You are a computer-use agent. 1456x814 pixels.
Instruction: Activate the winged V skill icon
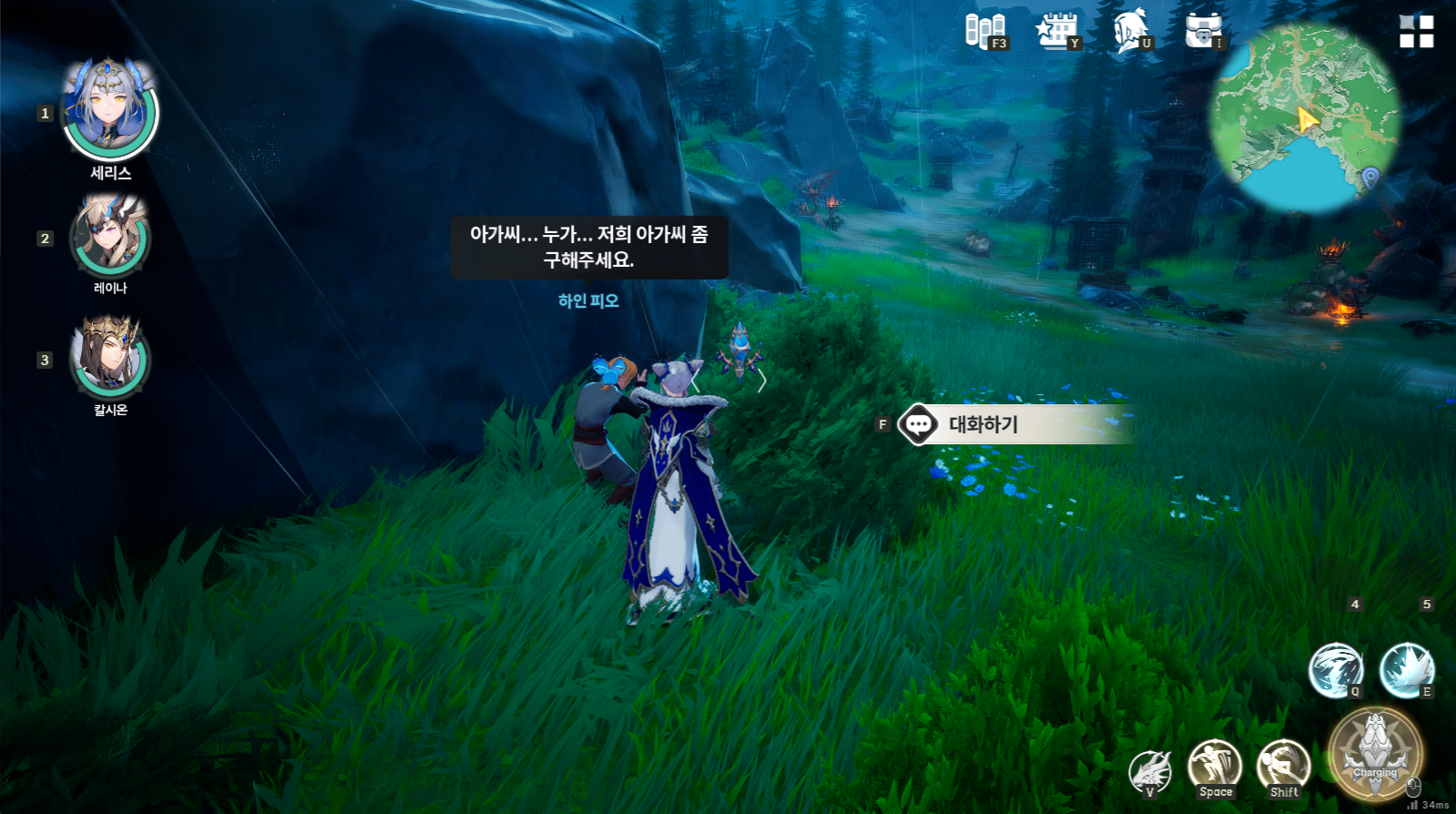pos(1150,772)
